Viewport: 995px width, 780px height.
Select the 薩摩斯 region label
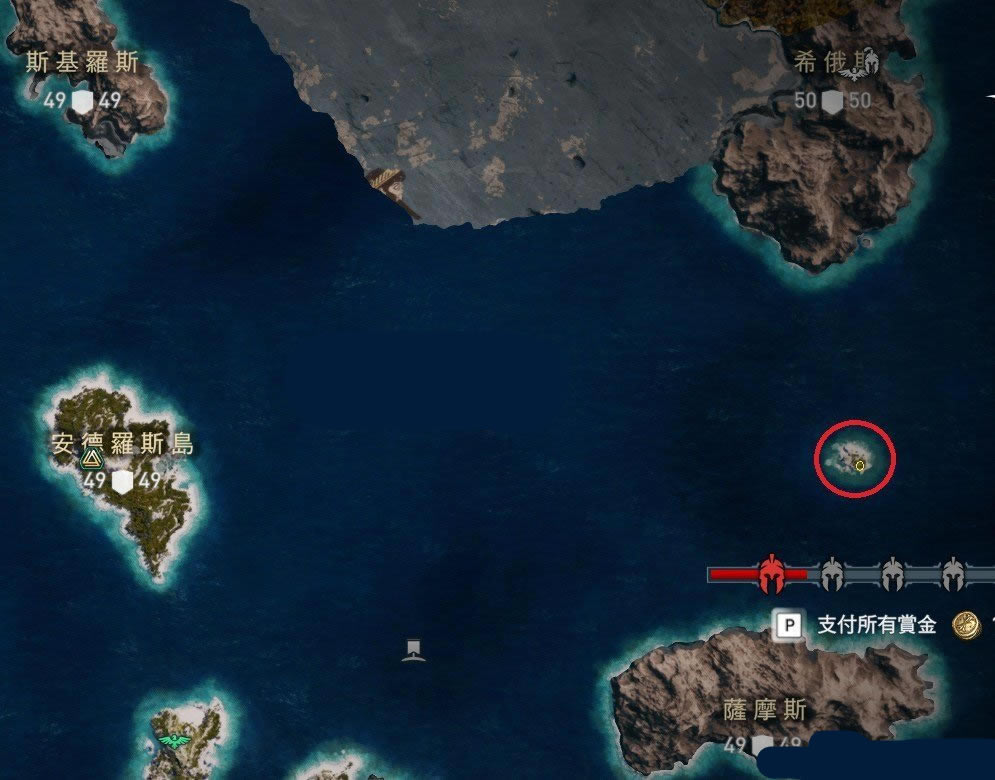pyautogui.click(x=765, y=710)
